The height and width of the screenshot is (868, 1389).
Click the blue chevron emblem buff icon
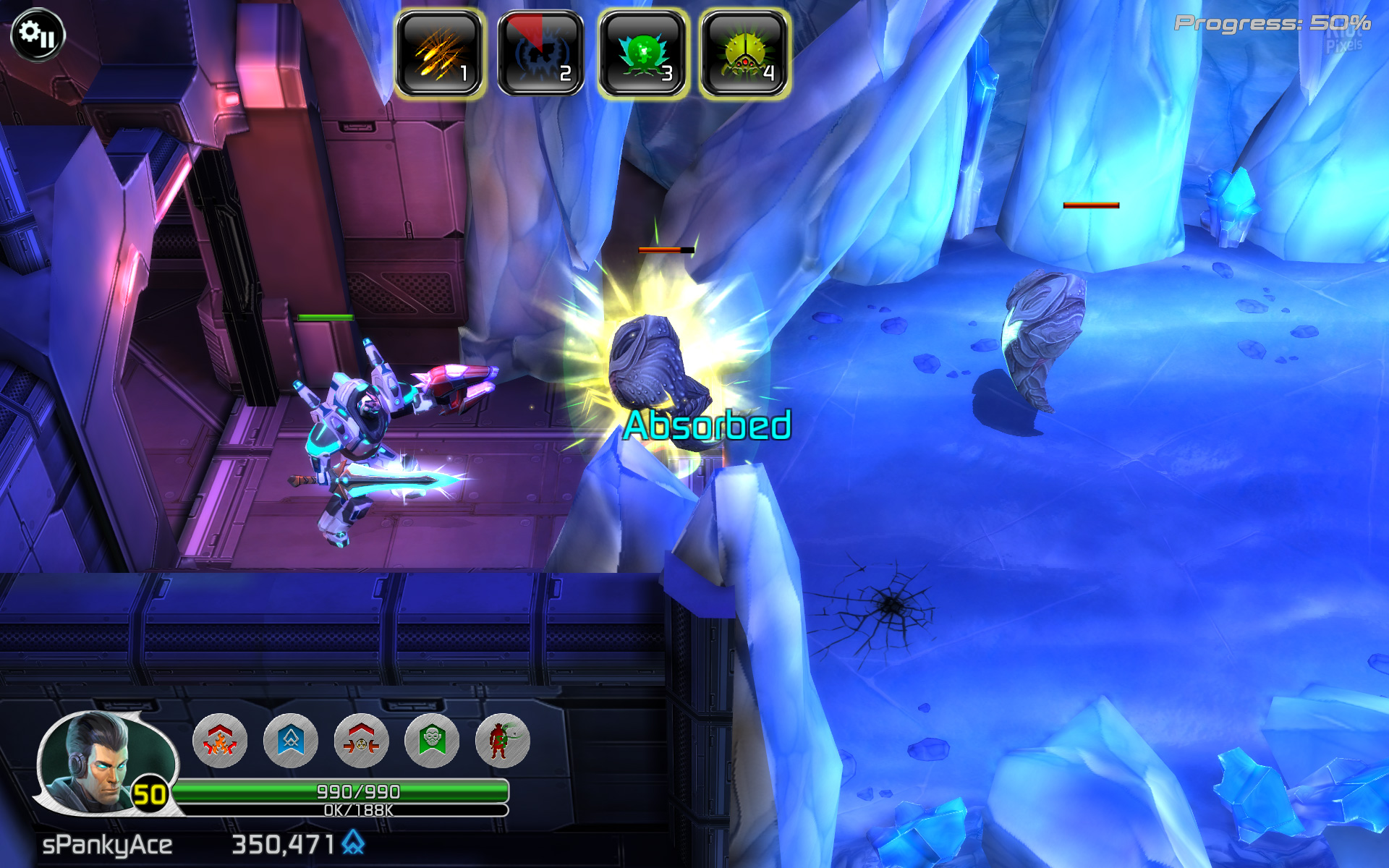click(291, 740)
